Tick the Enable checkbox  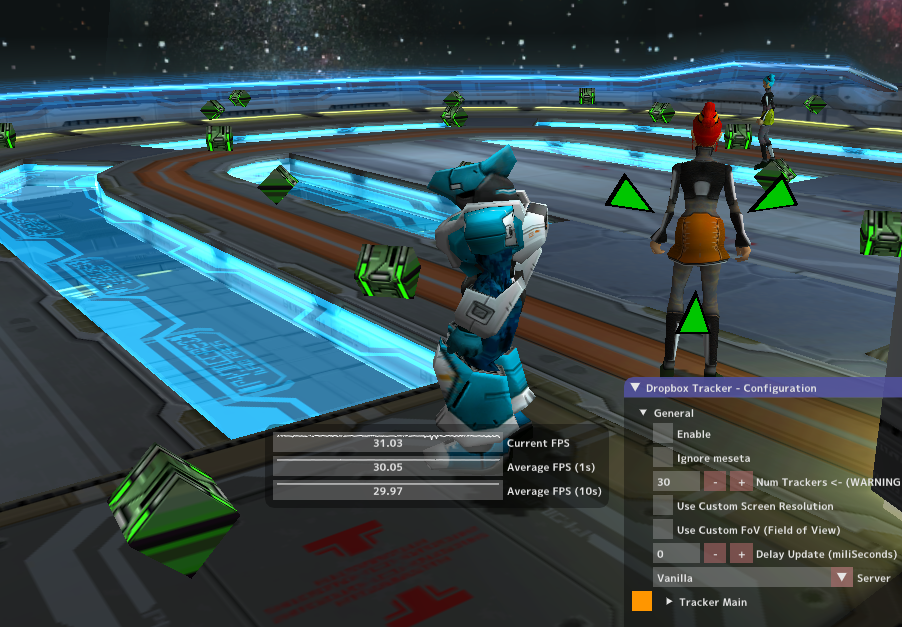tap(663, 434)
